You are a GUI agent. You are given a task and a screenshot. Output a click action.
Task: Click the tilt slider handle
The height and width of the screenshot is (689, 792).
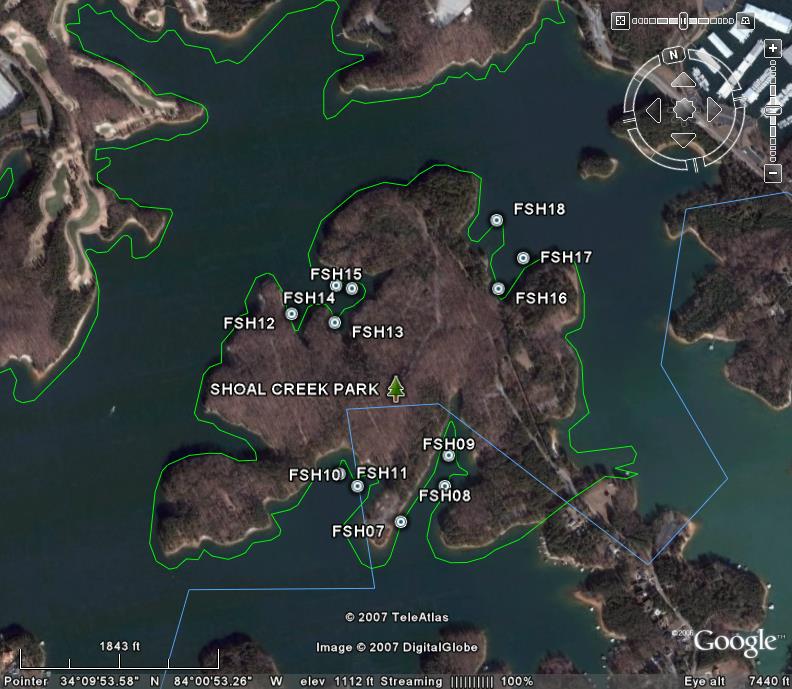point(686,20)
